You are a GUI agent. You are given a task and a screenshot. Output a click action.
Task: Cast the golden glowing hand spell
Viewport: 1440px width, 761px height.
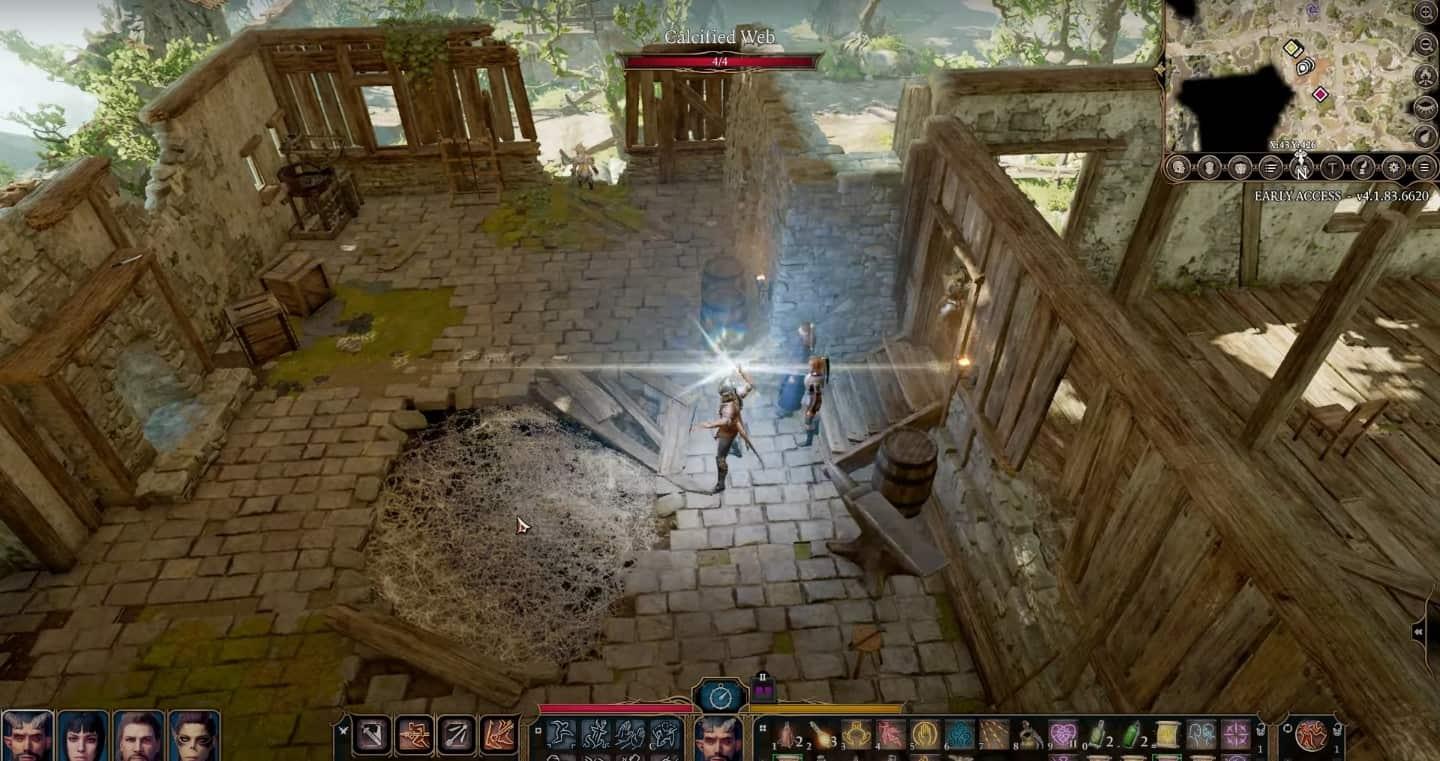[x=924, y=735]
